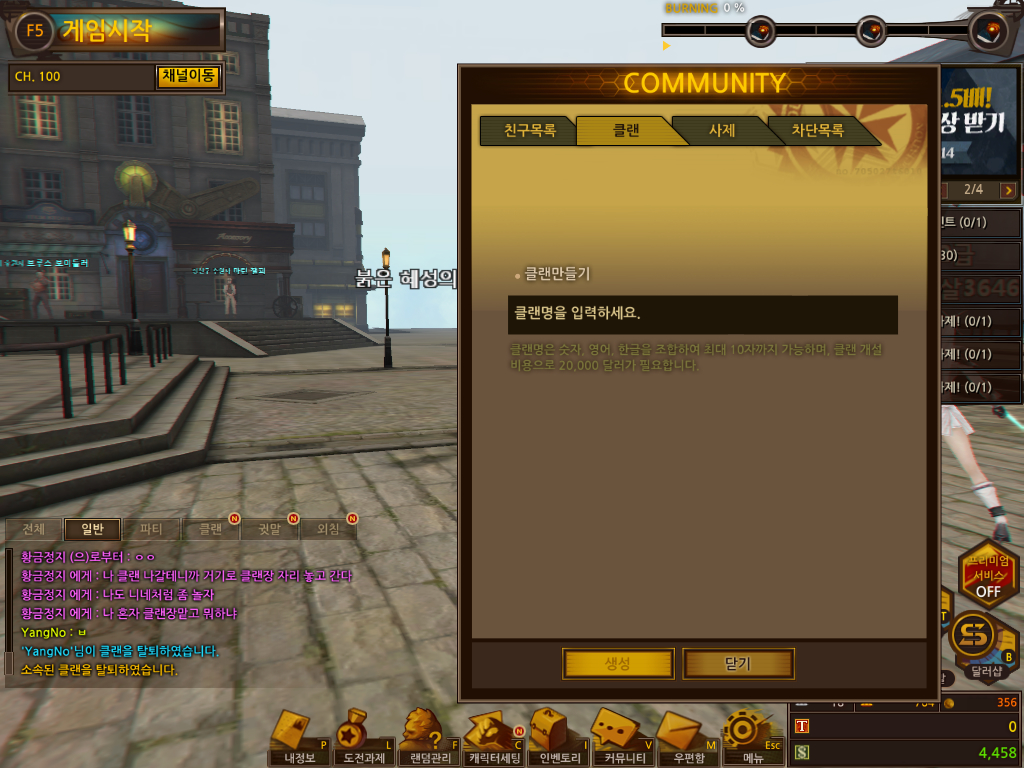Click the clan name input field
This screenshot has height=768, width=1024.
[702, 314]
